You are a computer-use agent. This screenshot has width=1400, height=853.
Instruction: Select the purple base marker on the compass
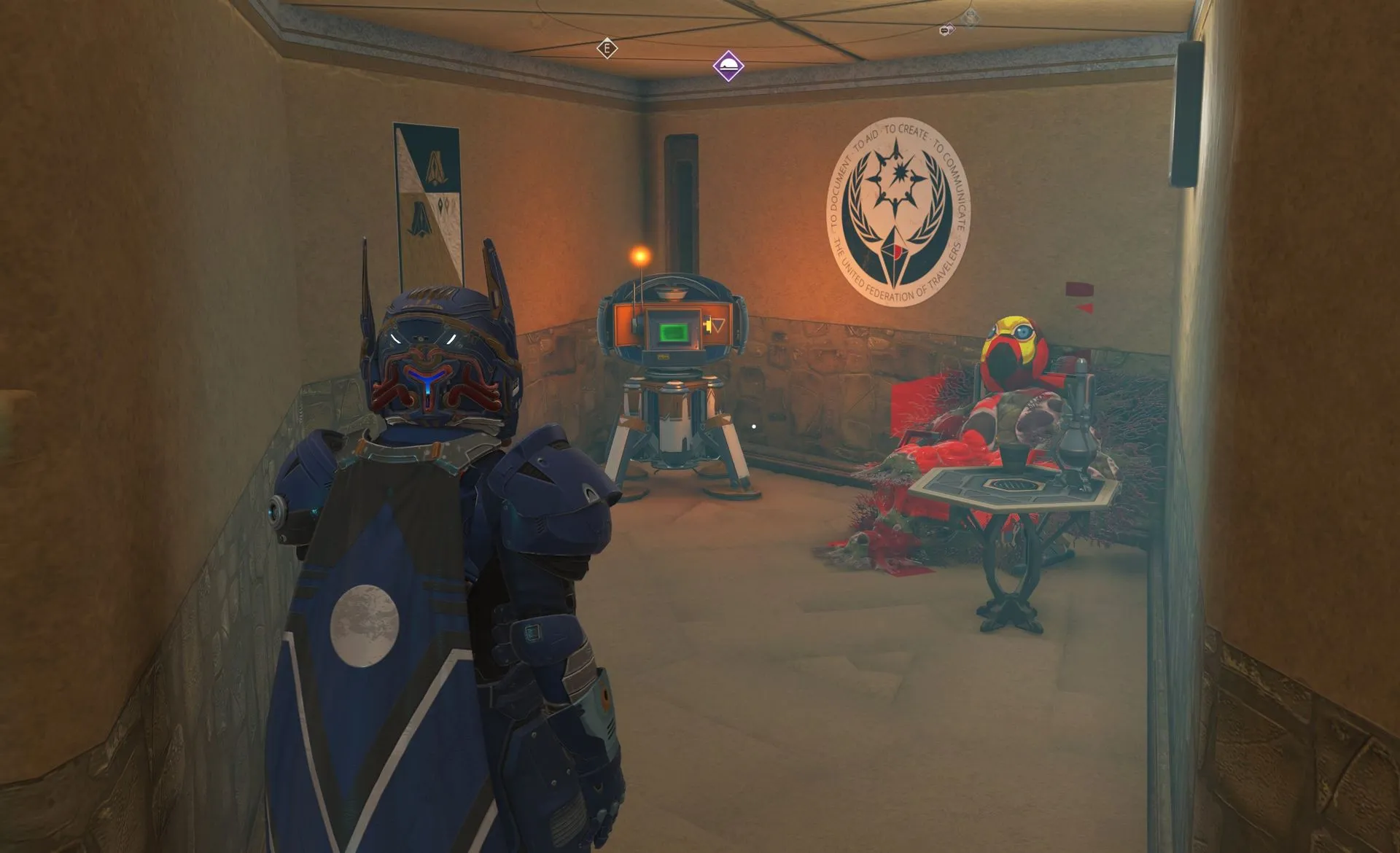coord(728,66)
